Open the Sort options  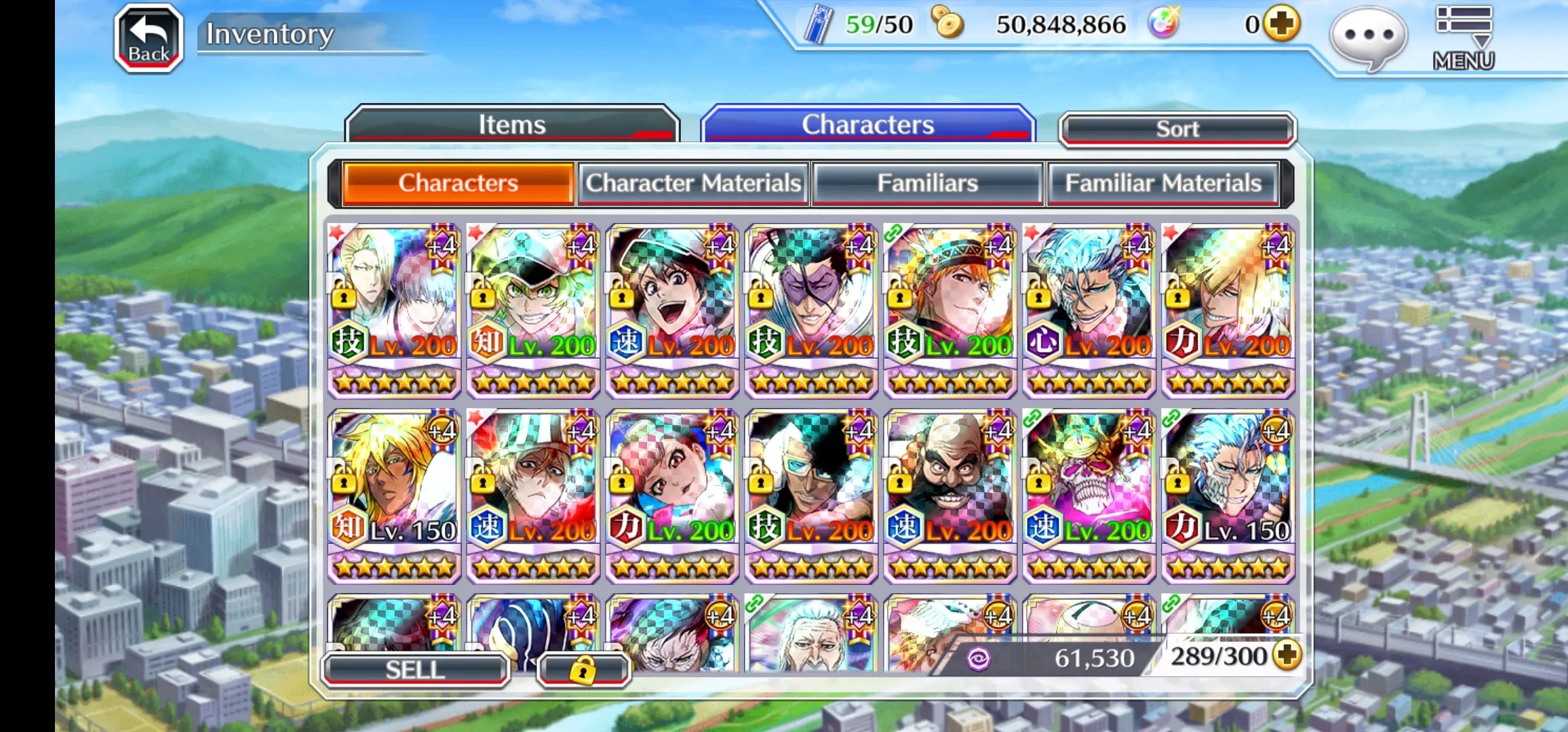1177,129
